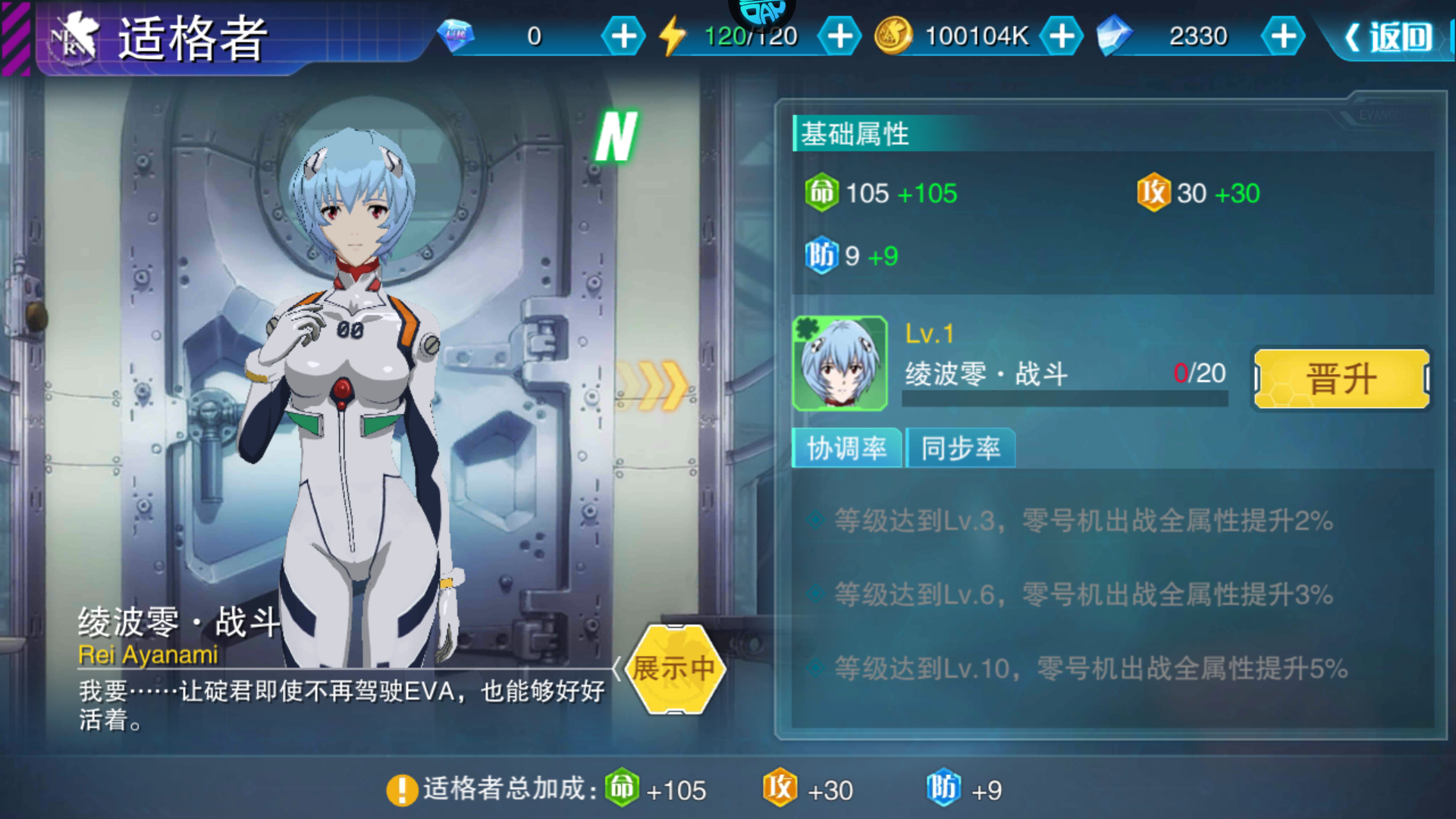Click the plus button next to diamond count
Screen dimensions: 1456x819
623,34
